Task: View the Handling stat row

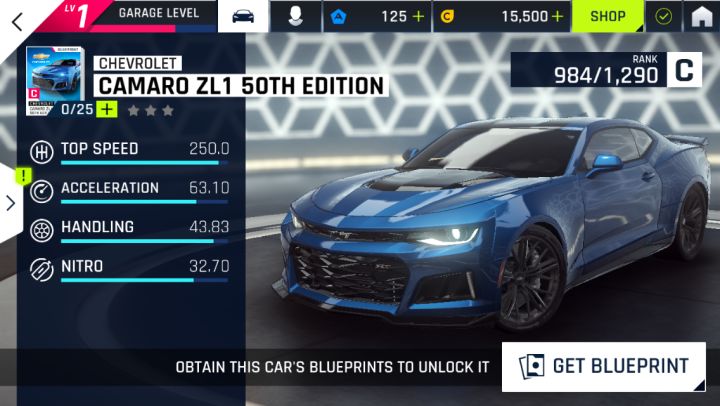Action: tap(144, 229)
